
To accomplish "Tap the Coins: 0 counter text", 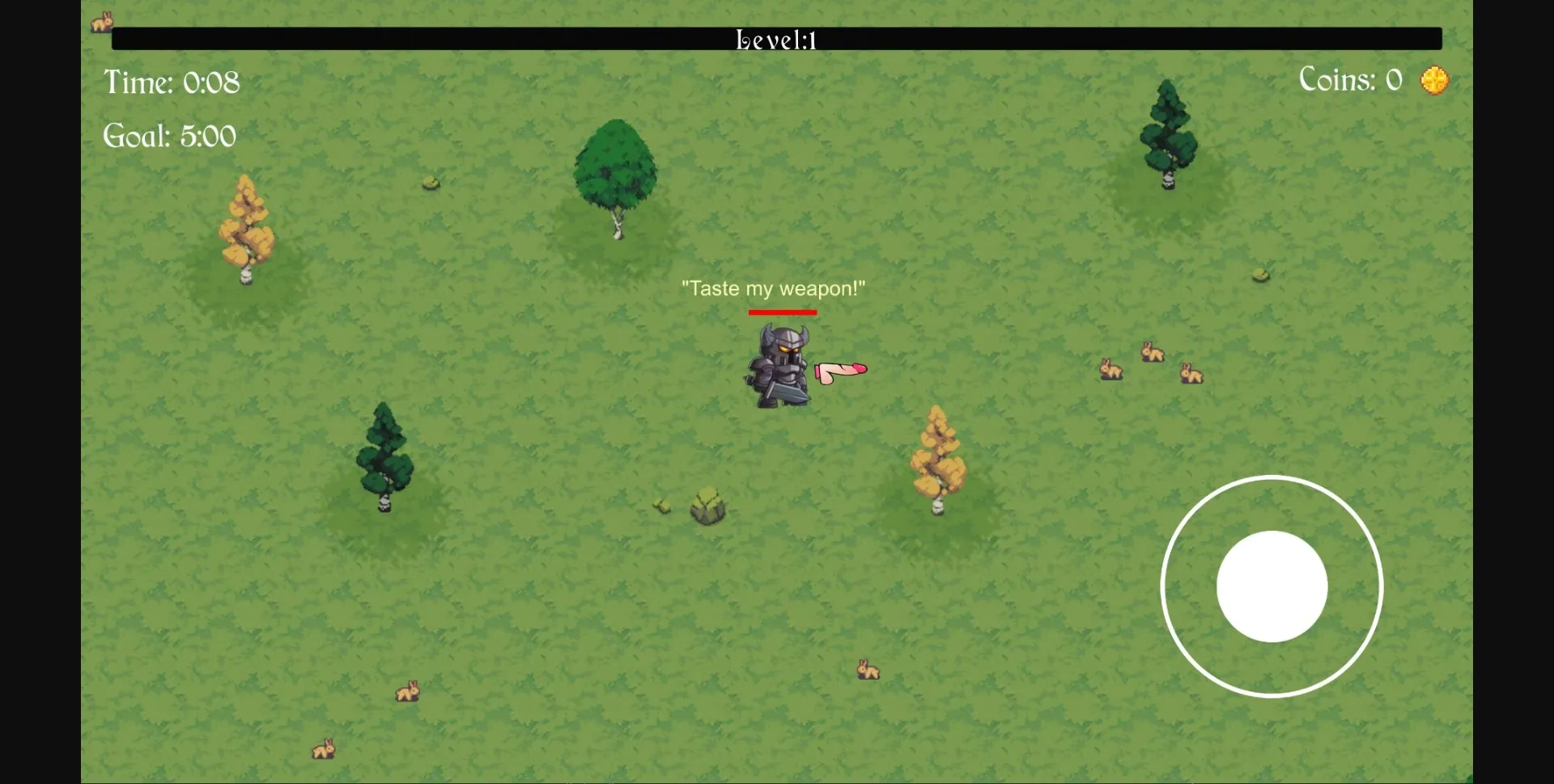I will pos(1350,79).
